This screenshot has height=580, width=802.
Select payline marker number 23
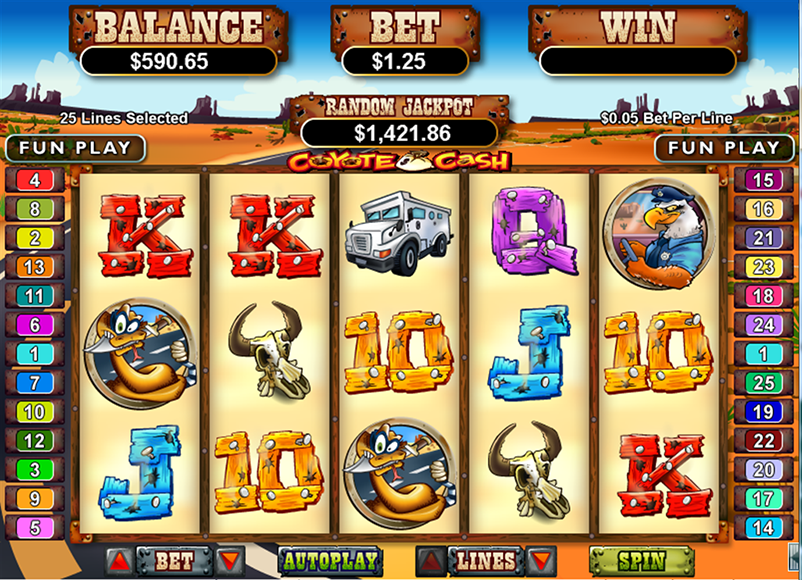tap(763, 267)
